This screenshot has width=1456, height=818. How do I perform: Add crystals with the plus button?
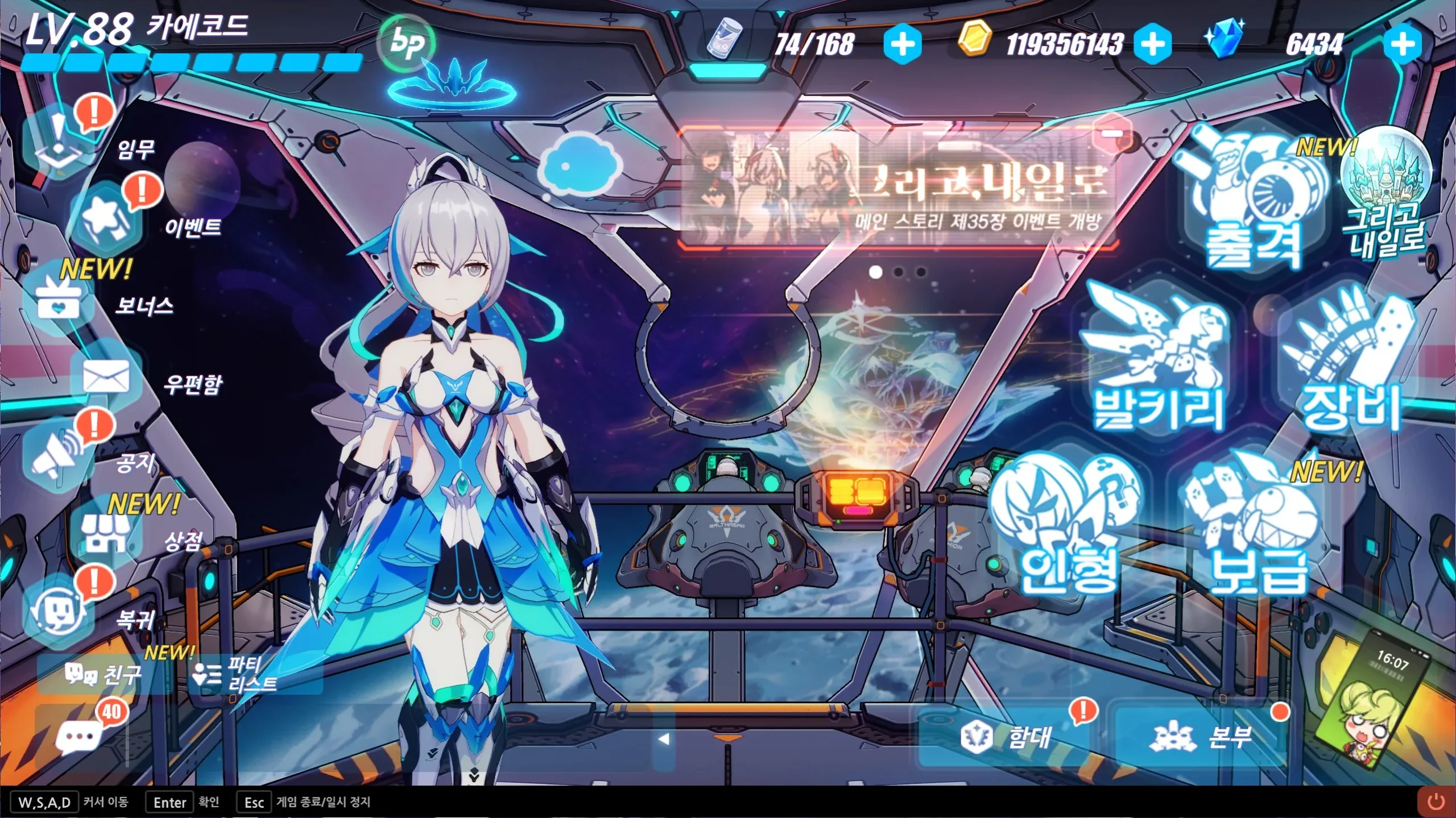click(1403, 44)
